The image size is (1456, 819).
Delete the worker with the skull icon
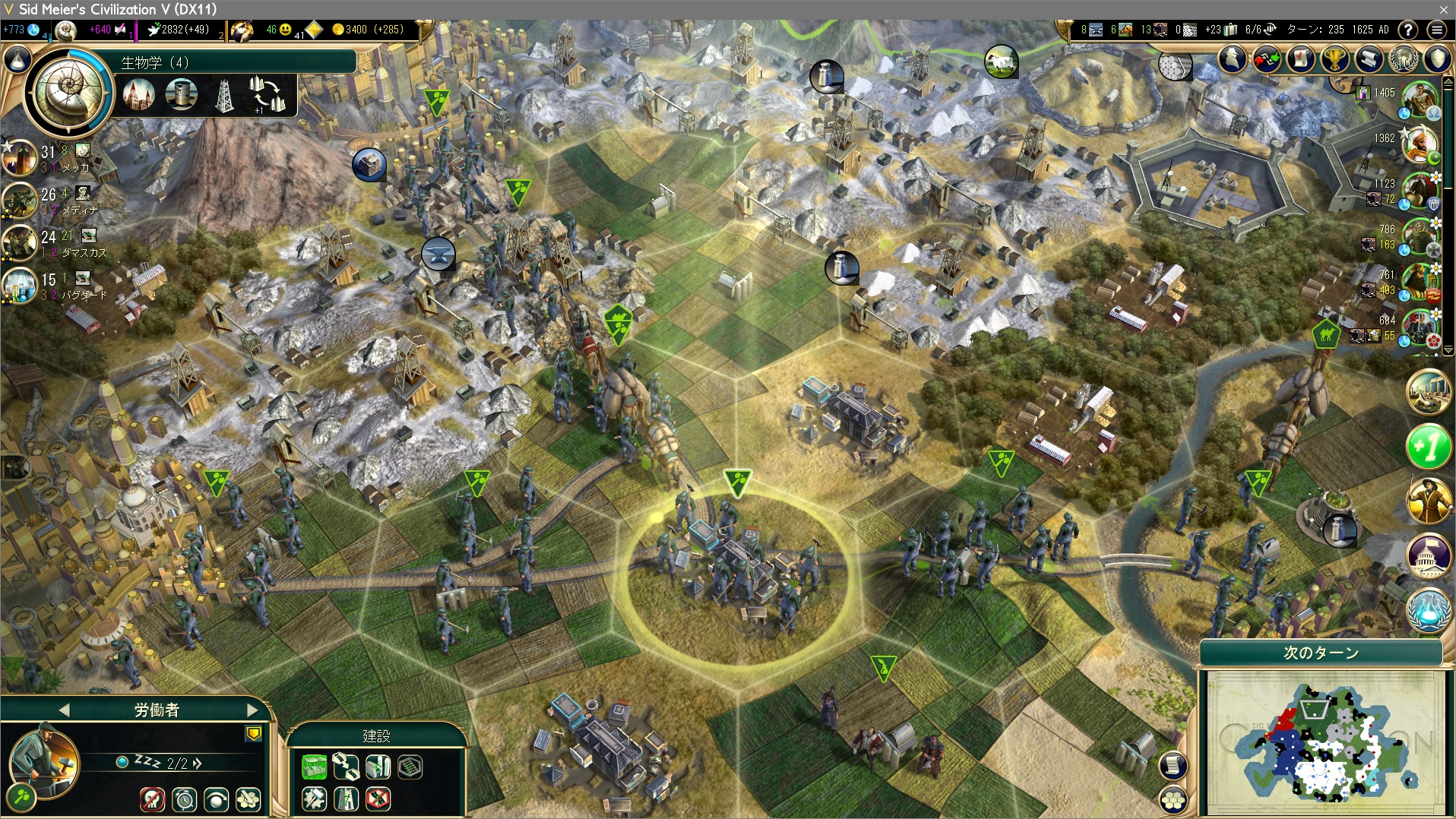[x=152, y=799]
